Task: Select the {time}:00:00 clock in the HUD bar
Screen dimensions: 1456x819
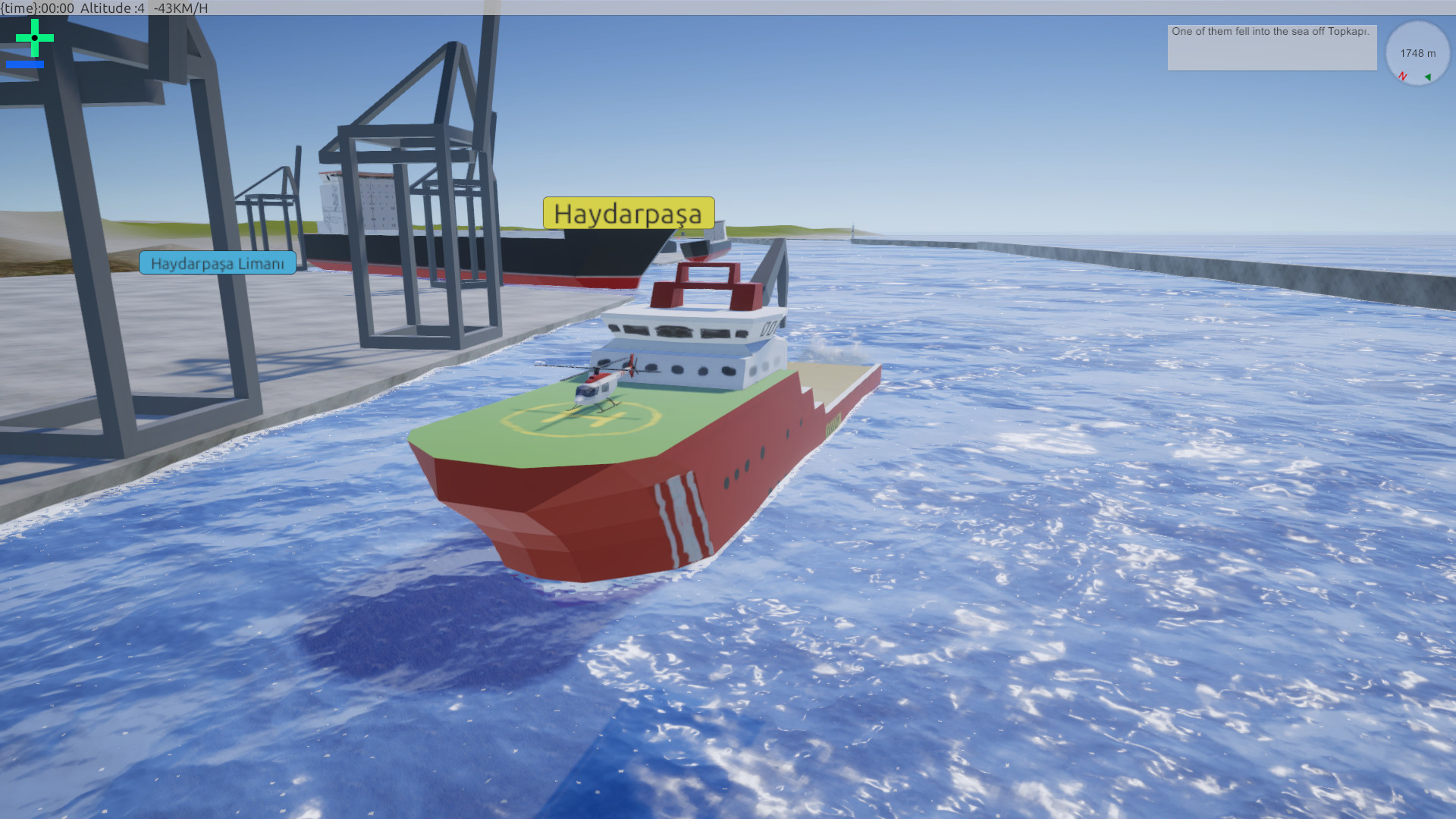Action: point(38,8)
